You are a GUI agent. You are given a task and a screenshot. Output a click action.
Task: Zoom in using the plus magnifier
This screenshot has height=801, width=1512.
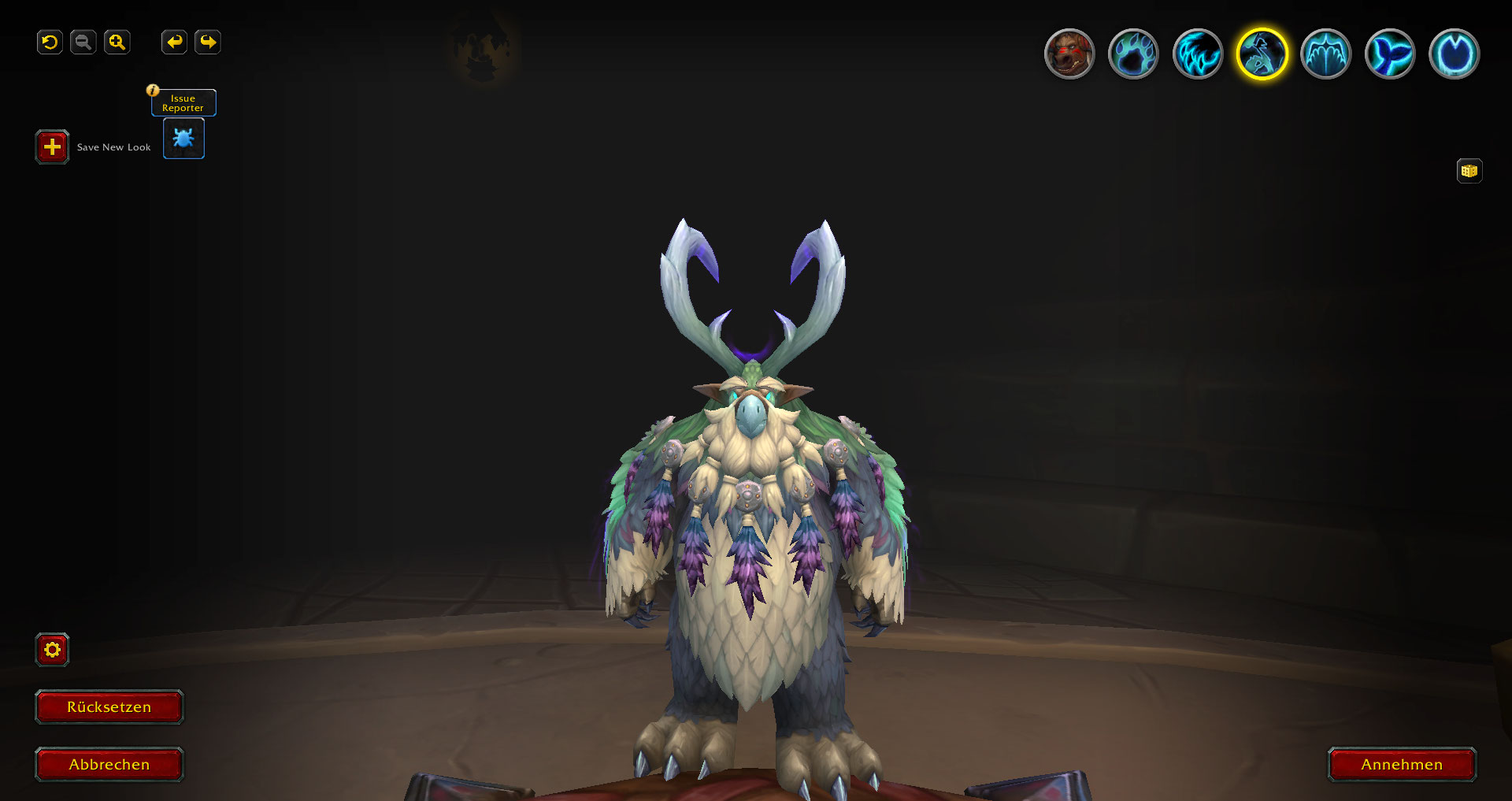click(117, 42)
